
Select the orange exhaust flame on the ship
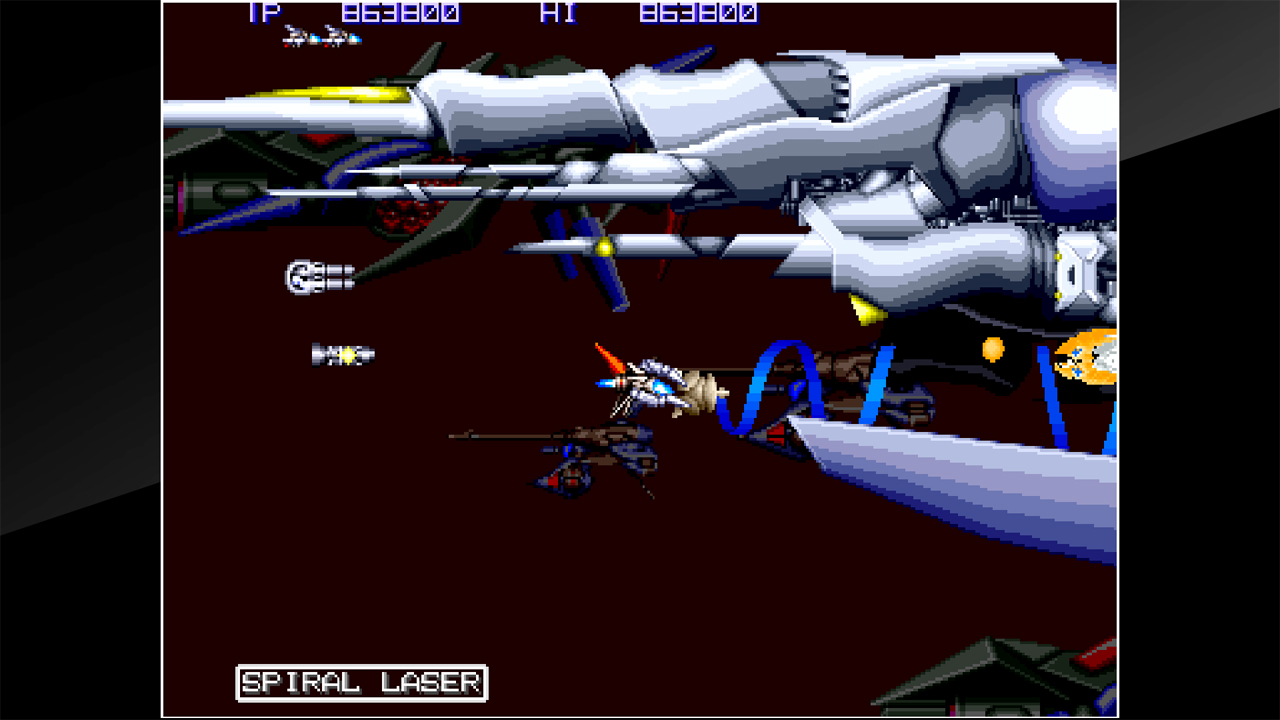tap(612, 355)
